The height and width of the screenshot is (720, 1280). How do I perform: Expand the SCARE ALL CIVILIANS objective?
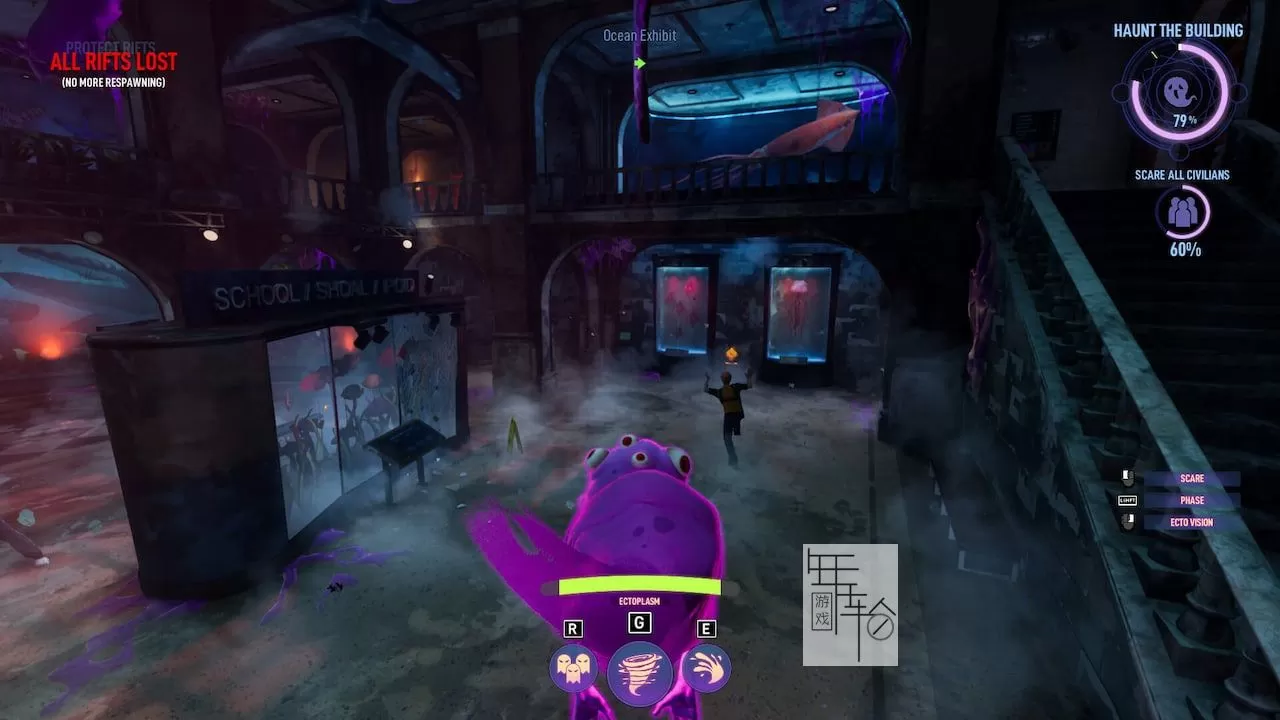click(x=1184, y=174)
